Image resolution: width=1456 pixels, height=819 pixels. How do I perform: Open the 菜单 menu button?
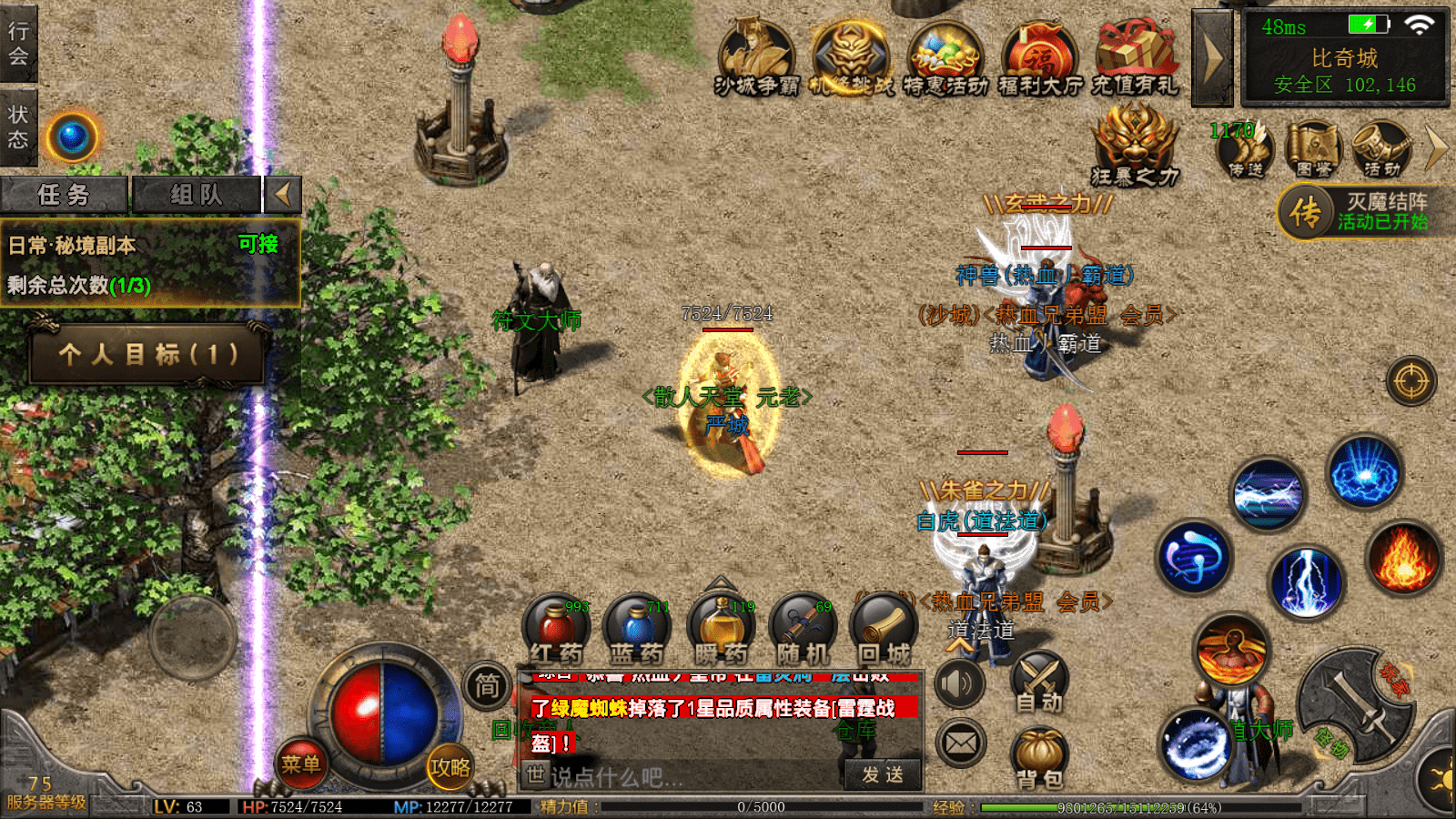coord(300,763)
